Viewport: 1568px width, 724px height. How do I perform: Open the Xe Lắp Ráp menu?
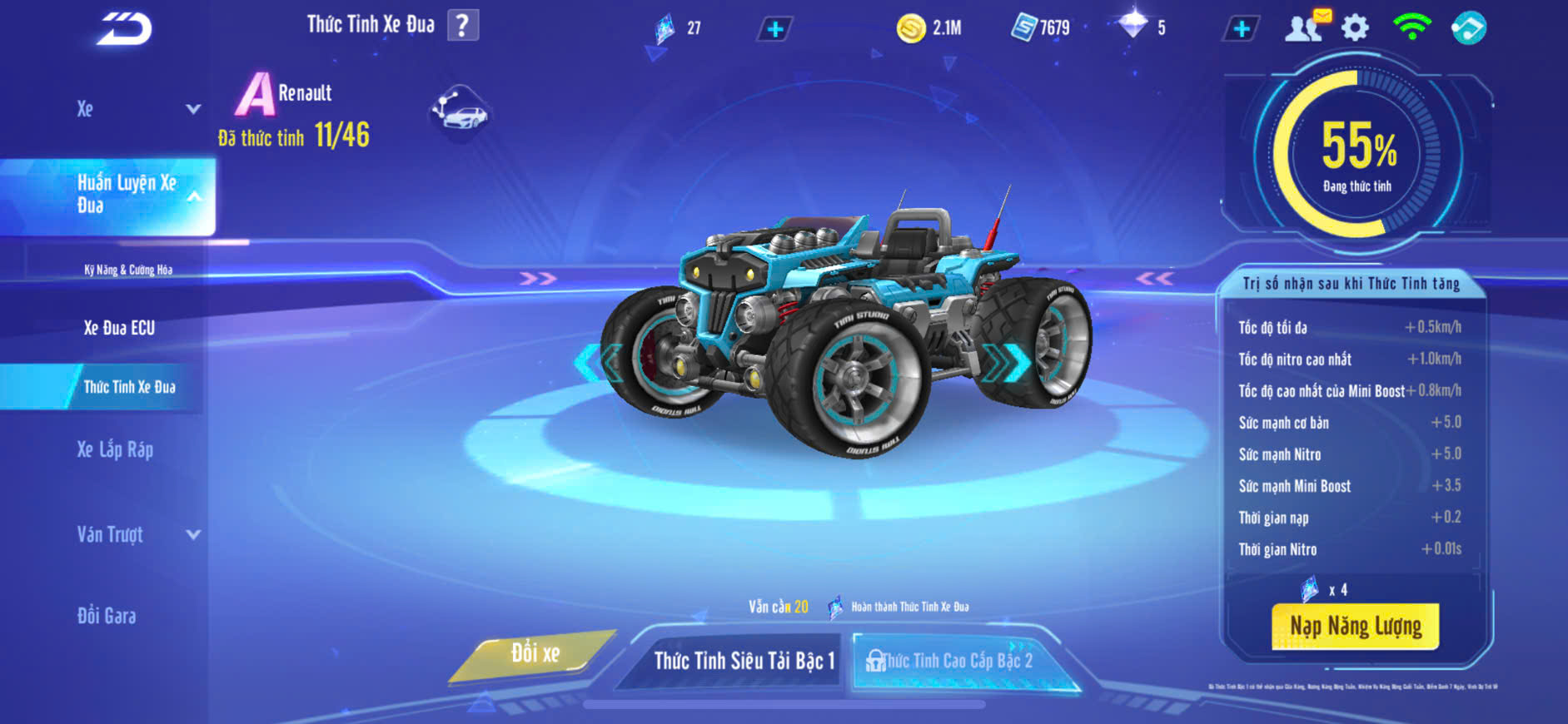[x=115, y=450]
